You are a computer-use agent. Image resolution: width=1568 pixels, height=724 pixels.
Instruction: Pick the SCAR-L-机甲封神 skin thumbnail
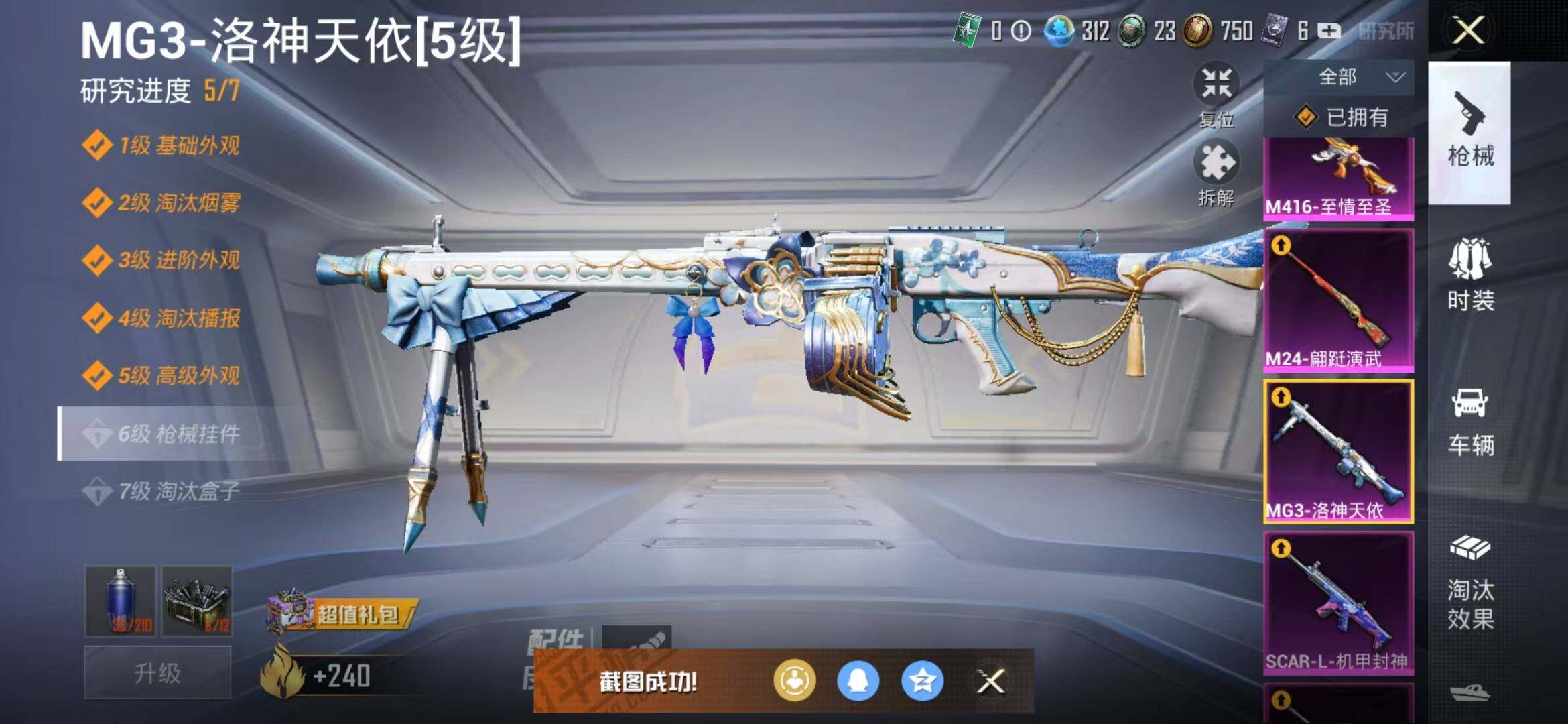[1339, 603]
